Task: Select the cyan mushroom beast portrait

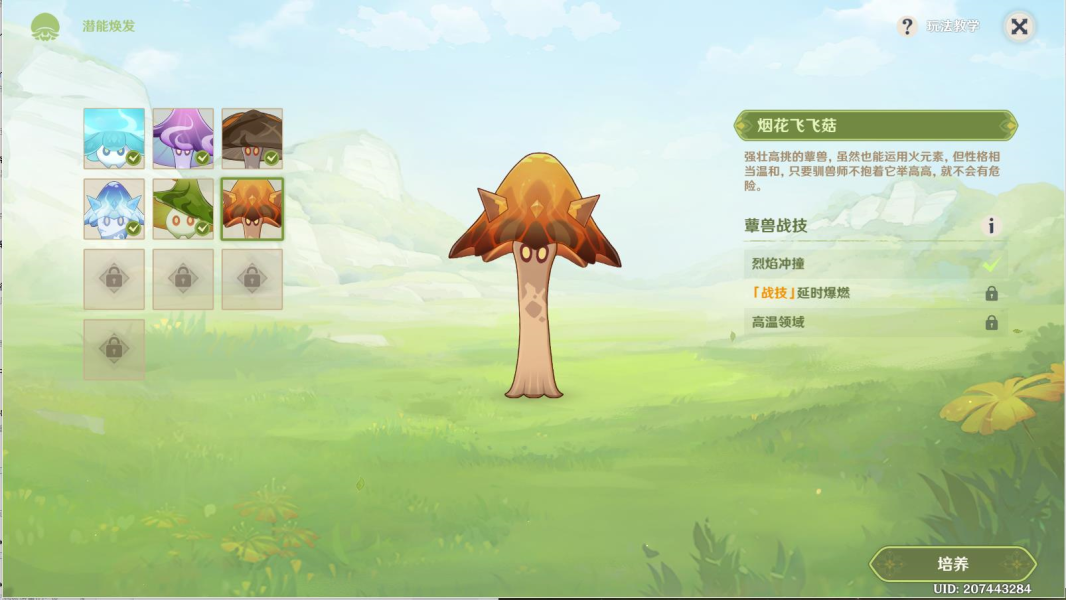Action: 114,138
